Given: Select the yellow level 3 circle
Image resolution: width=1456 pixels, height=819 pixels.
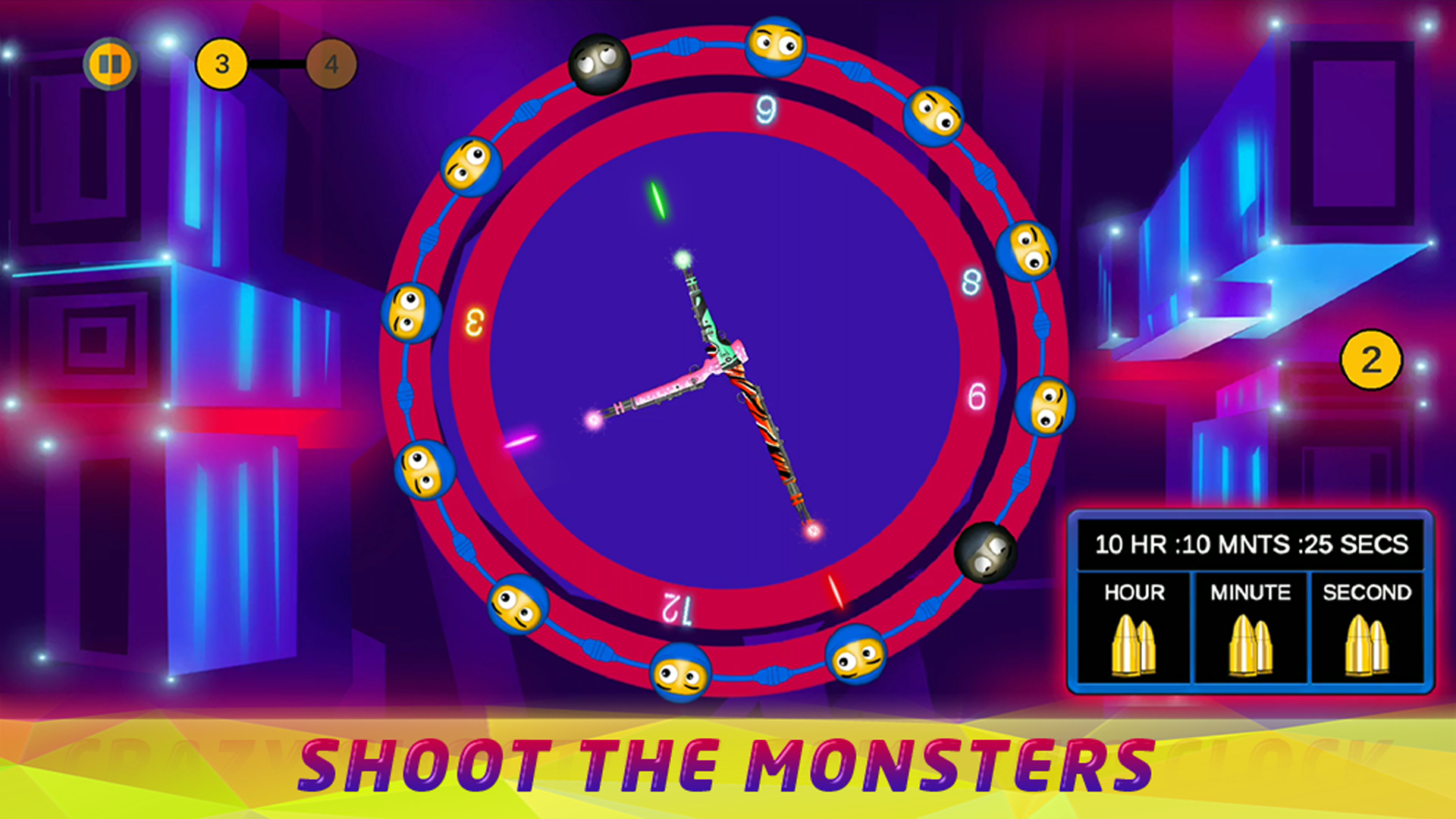Looking at the screenshot, I should (222, 64).
